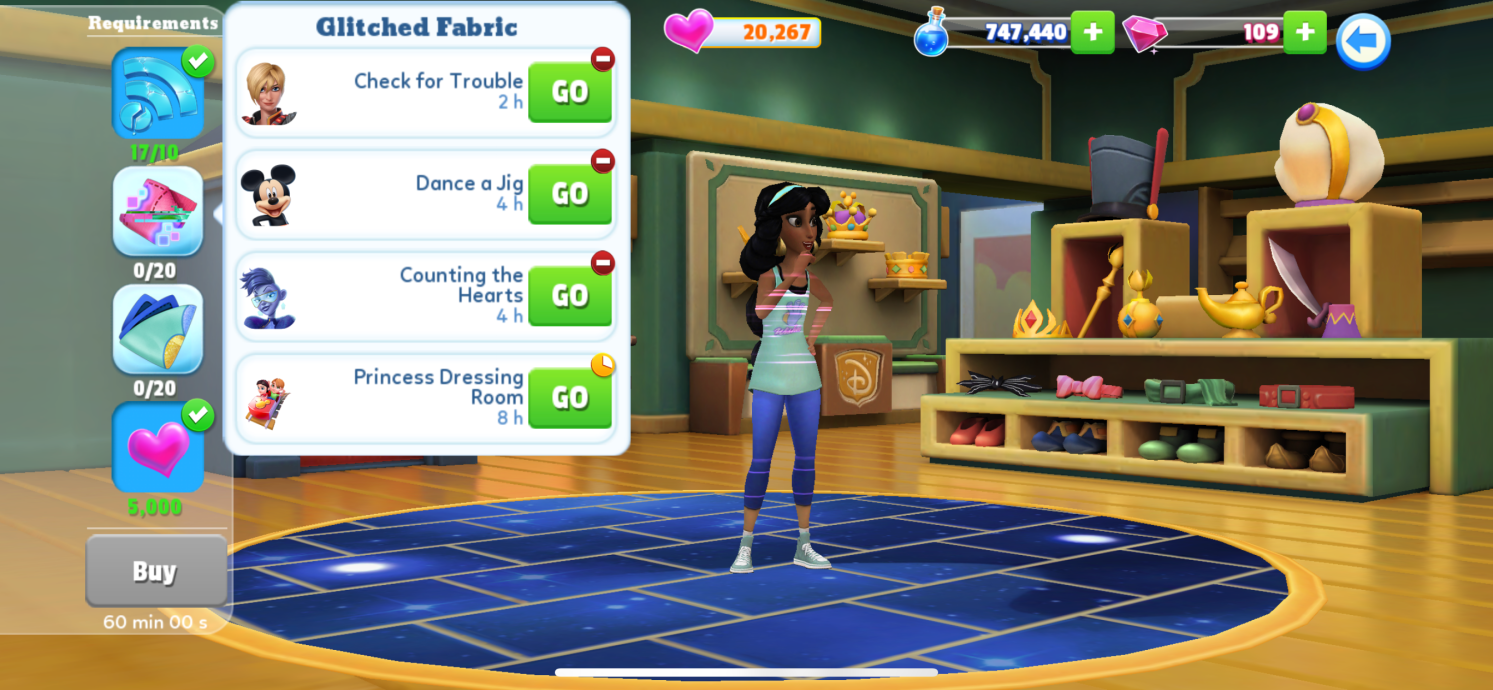Select the blonde character portrait

[268, 93]
